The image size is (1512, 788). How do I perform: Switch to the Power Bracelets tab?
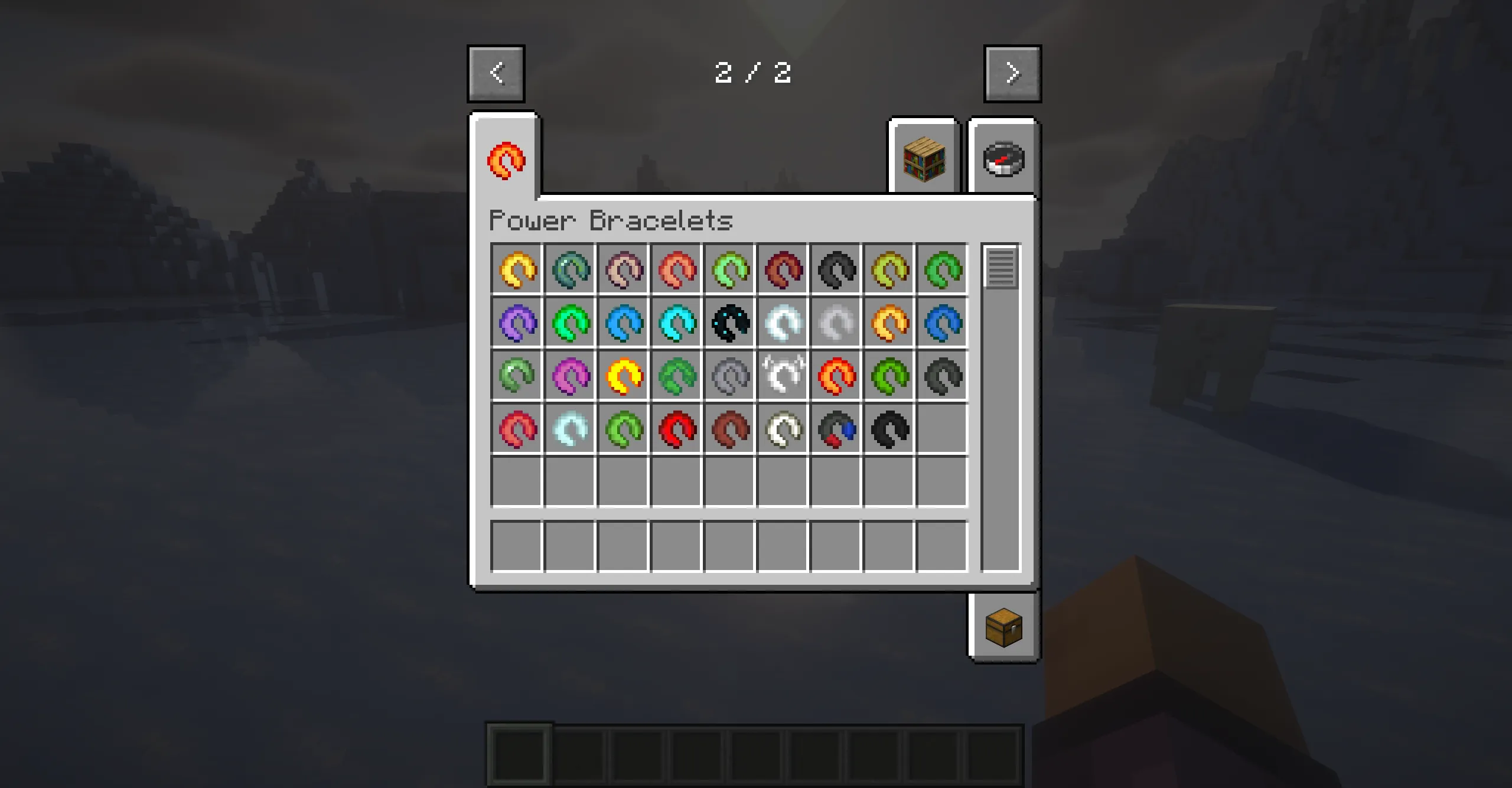coord(505,161)
